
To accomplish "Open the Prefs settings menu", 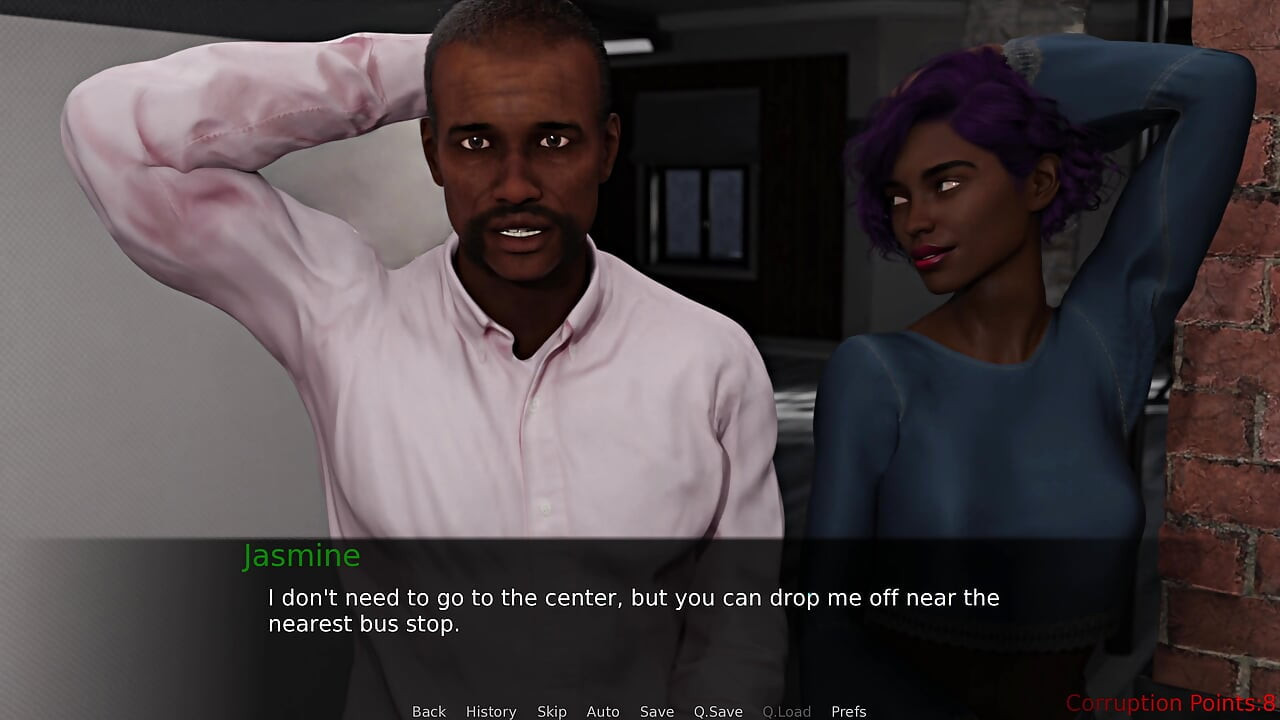I will click(x=849, y=711).
